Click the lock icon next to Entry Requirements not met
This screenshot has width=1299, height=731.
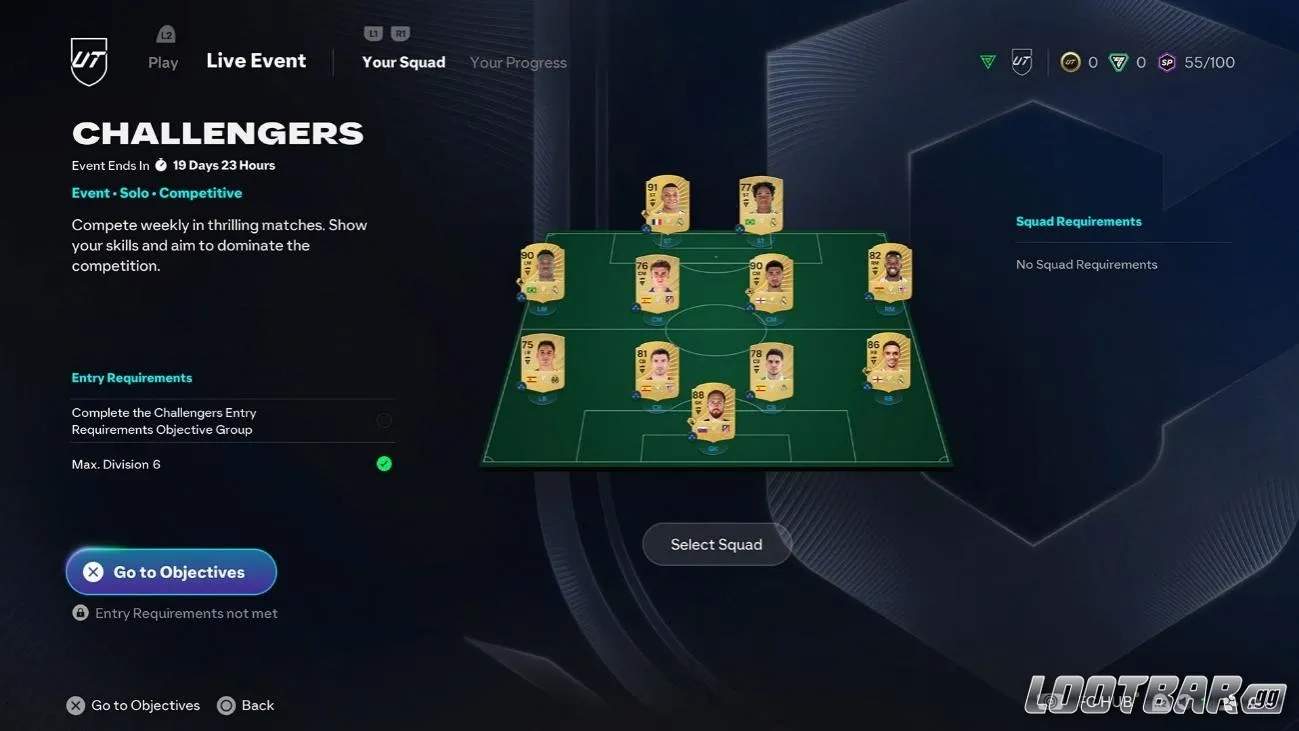(x=80, y=612)
